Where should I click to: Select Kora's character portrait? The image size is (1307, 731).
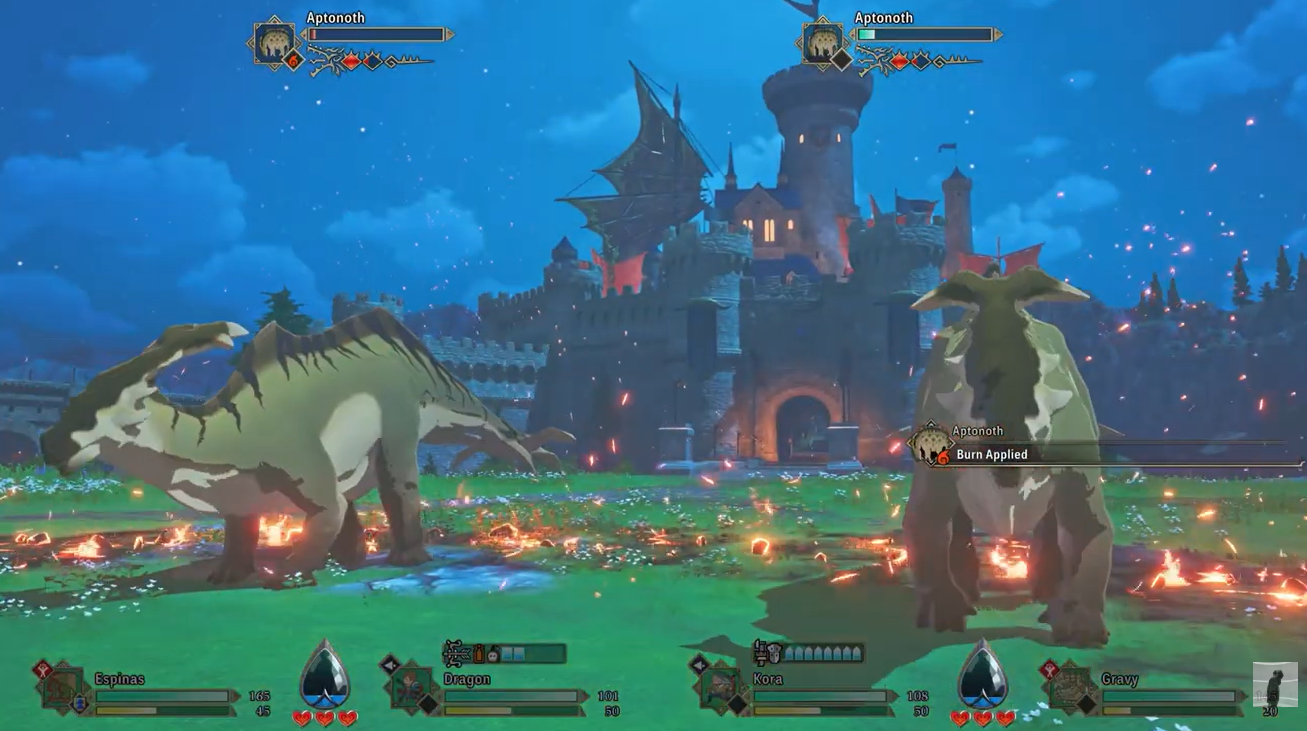click(720, 687)
